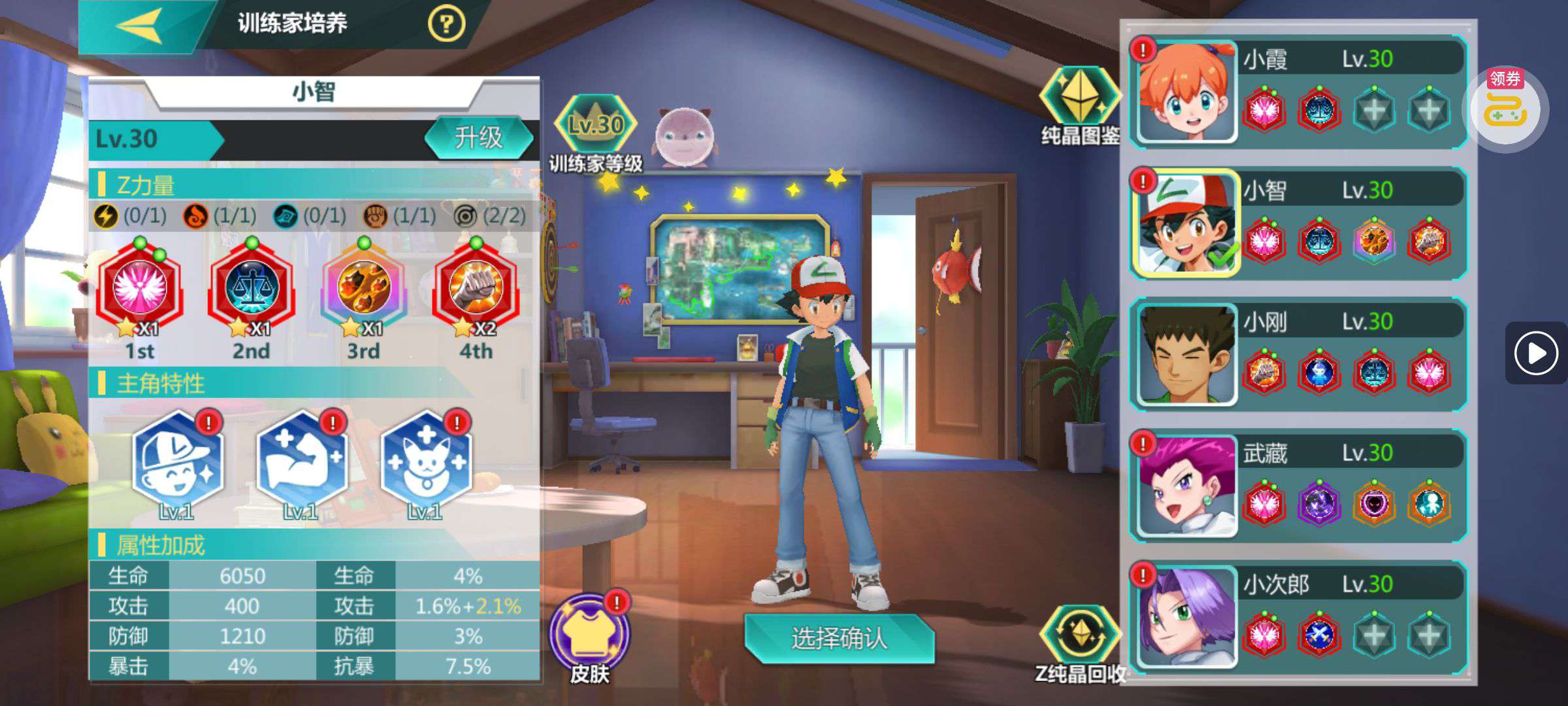Choose trainer 武藏 portrait
This screenshot has height=706, width=1568.
click(1187, 486)
